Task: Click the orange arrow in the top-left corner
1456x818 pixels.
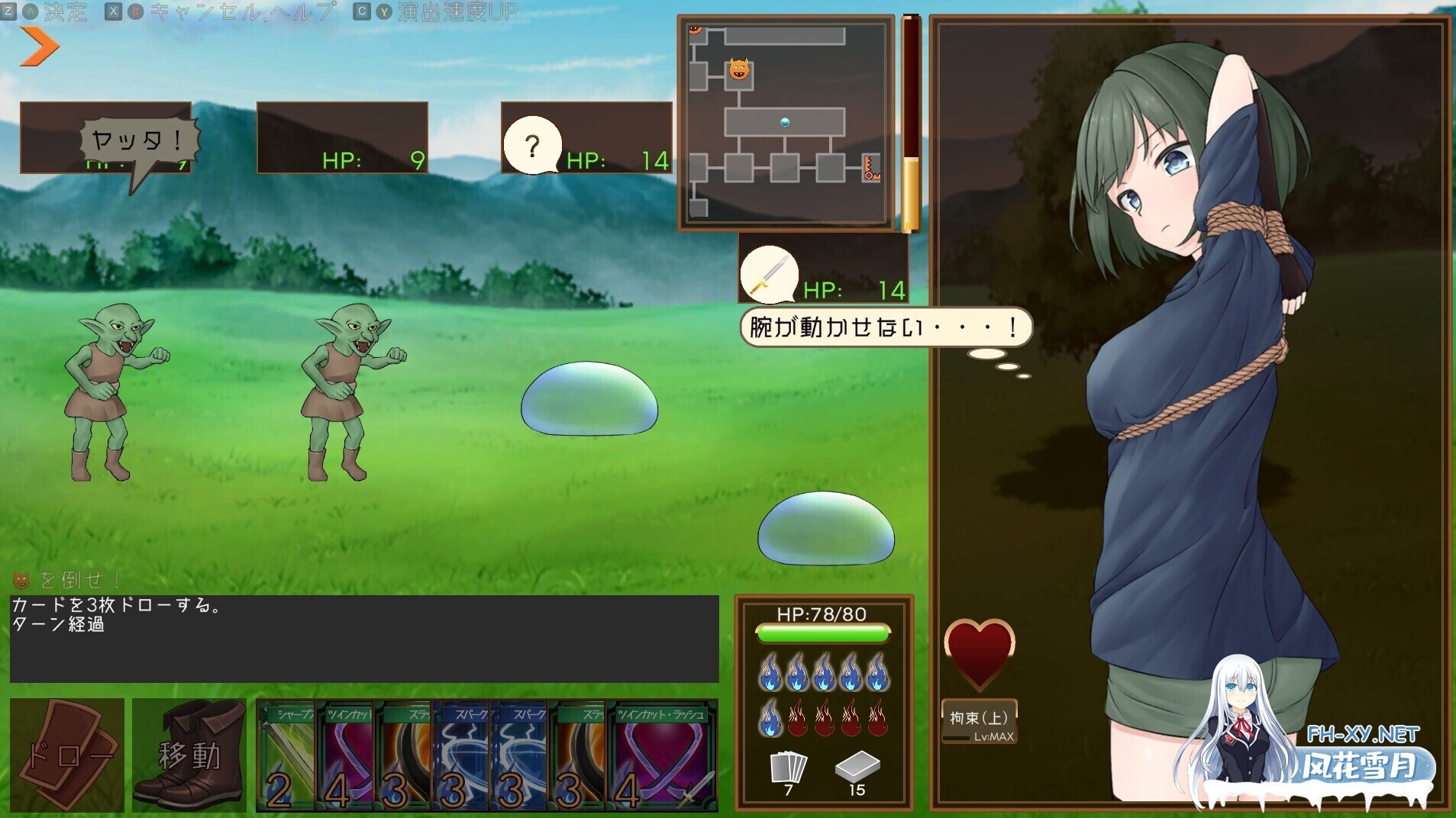Action: (37, 47)
